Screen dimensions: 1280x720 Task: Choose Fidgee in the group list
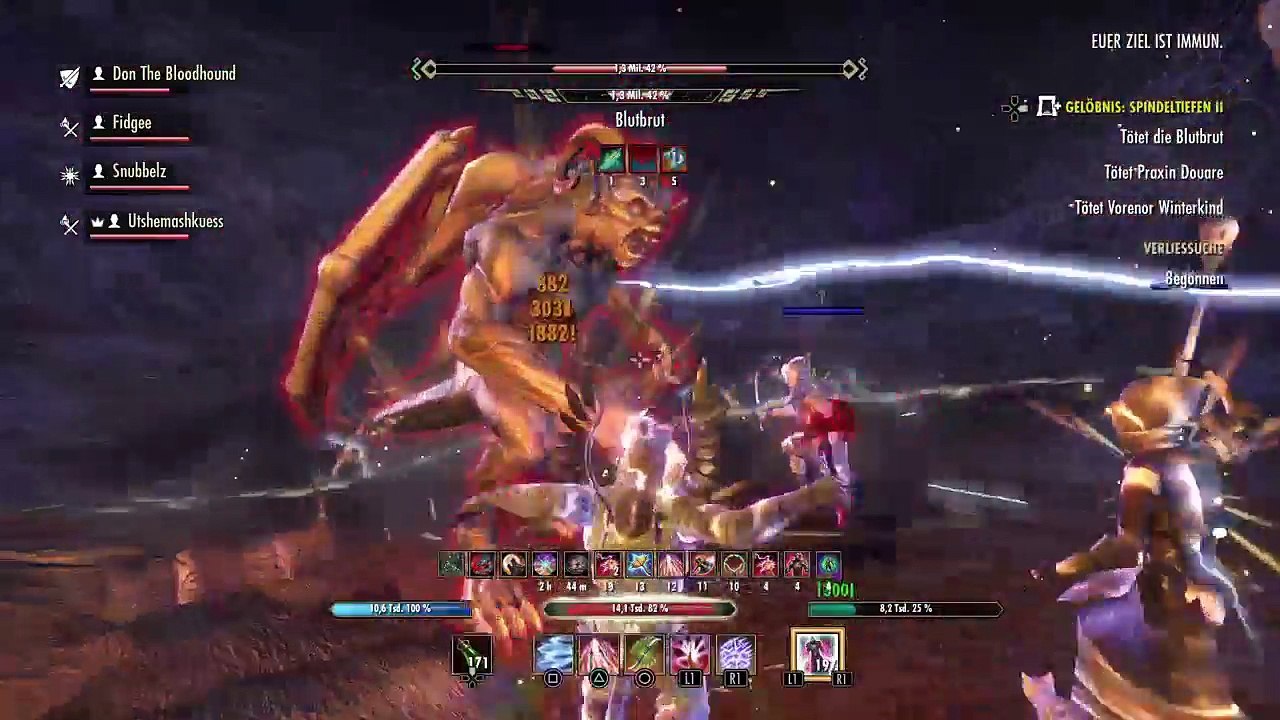tap(131, 123)
